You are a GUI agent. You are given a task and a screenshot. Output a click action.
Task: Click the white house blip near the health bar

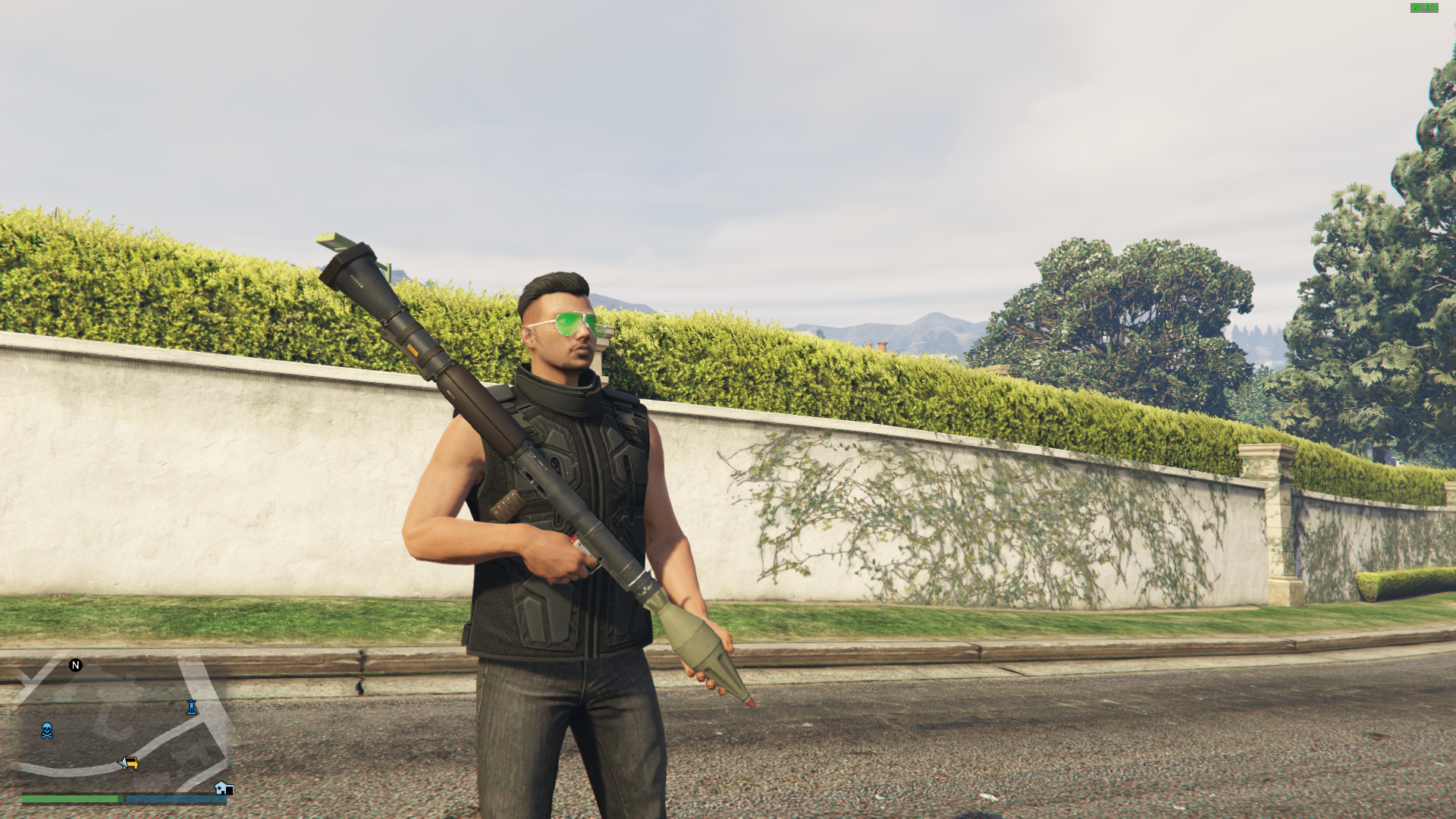tap(223, 789)
